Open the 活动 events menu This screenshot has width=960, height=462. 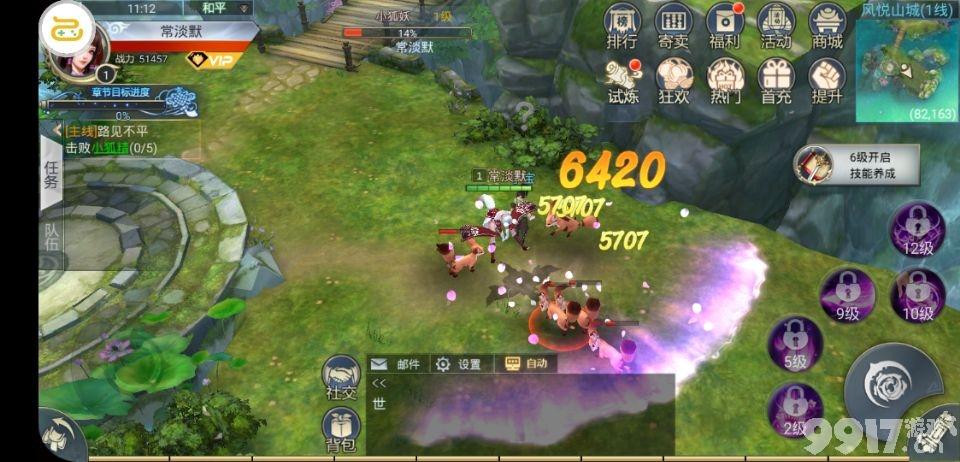coord(776,25)
